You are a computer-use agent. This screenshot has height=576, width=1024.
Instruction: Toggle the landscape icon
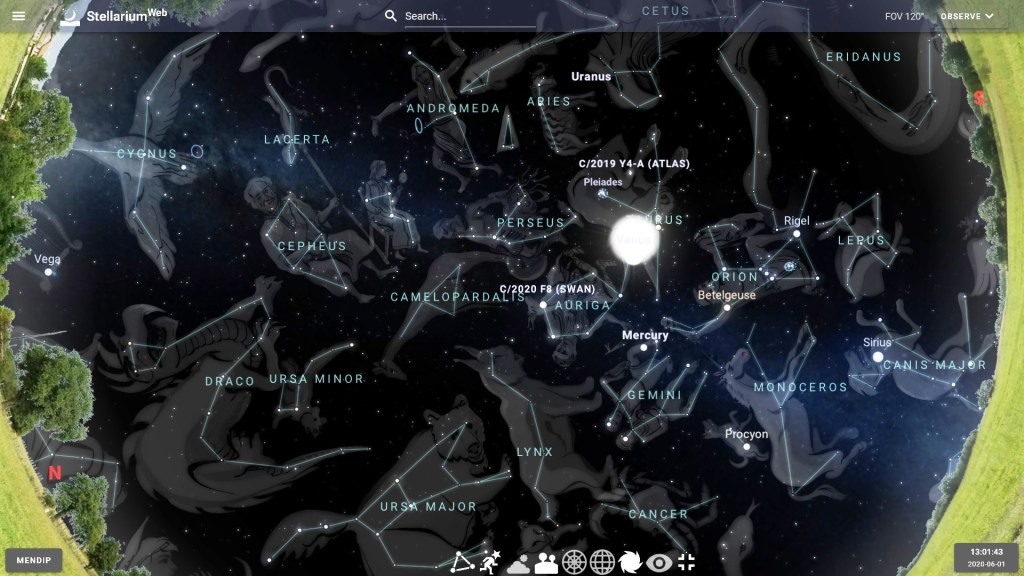[546, 562]
